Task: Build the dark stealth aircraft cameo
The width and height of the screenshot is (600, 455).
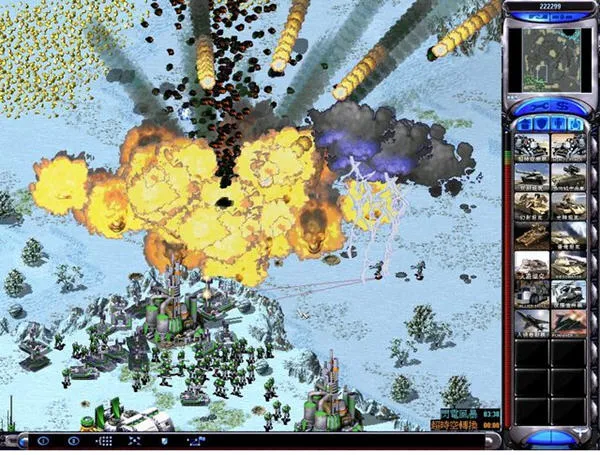Action: [x=567, y=322]
